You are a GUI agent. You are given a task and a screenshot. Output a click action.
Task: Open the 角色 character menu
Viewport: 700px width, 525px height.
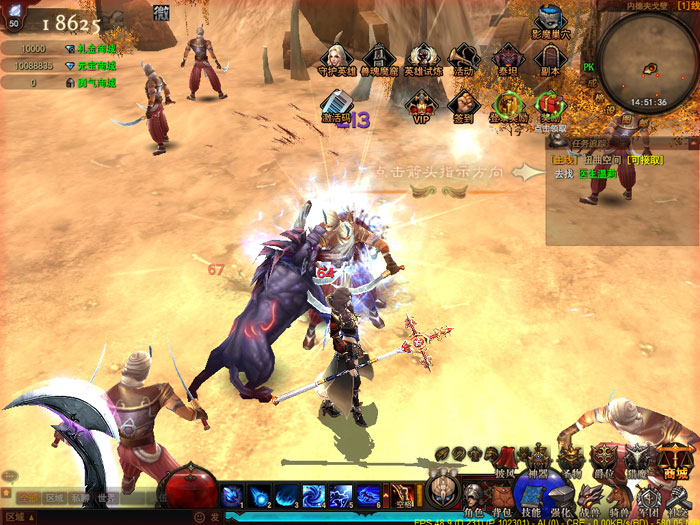pyautogui.click(x=473, y=498)
